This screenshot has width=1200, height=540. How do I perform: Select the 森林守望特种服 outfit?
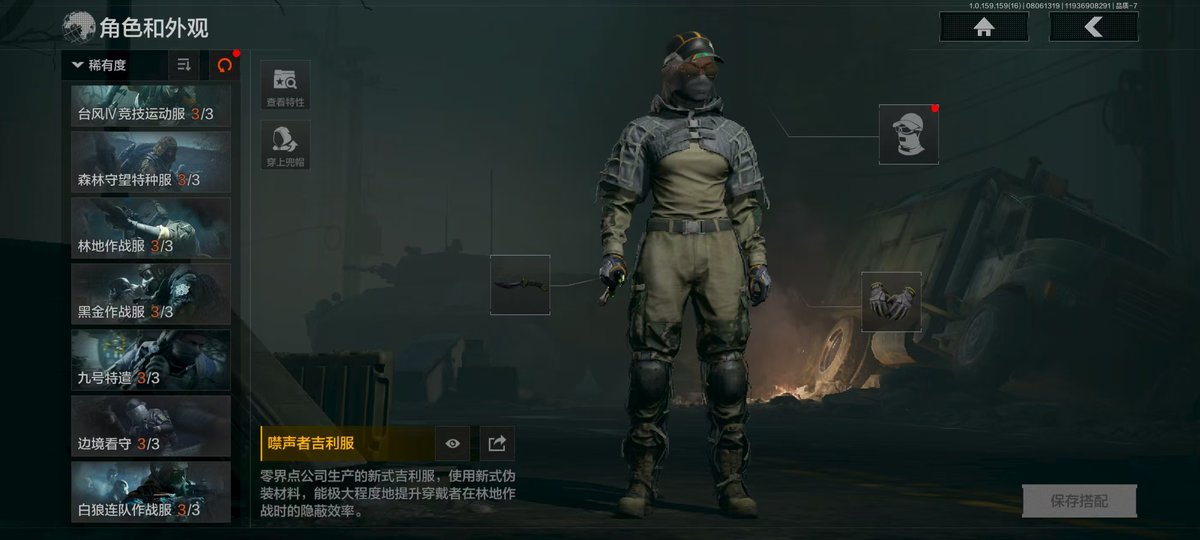tap(151, 162)
